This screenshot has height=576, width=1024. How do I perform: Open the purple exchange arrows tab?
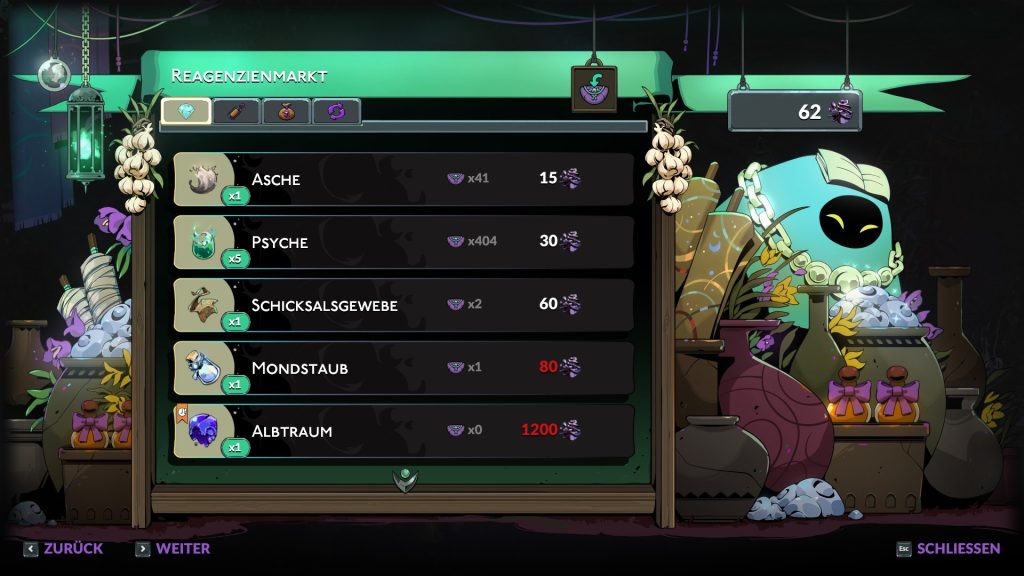(336, 111)
